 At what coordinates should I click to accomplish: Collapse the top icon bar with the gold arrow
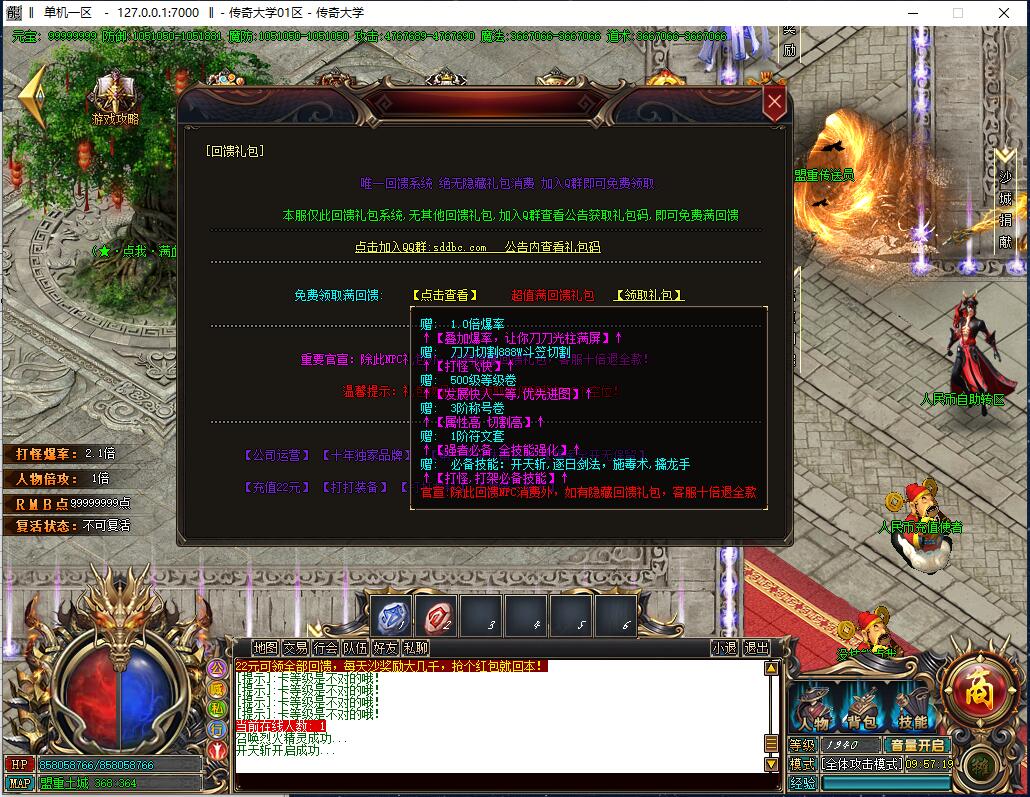33,95
